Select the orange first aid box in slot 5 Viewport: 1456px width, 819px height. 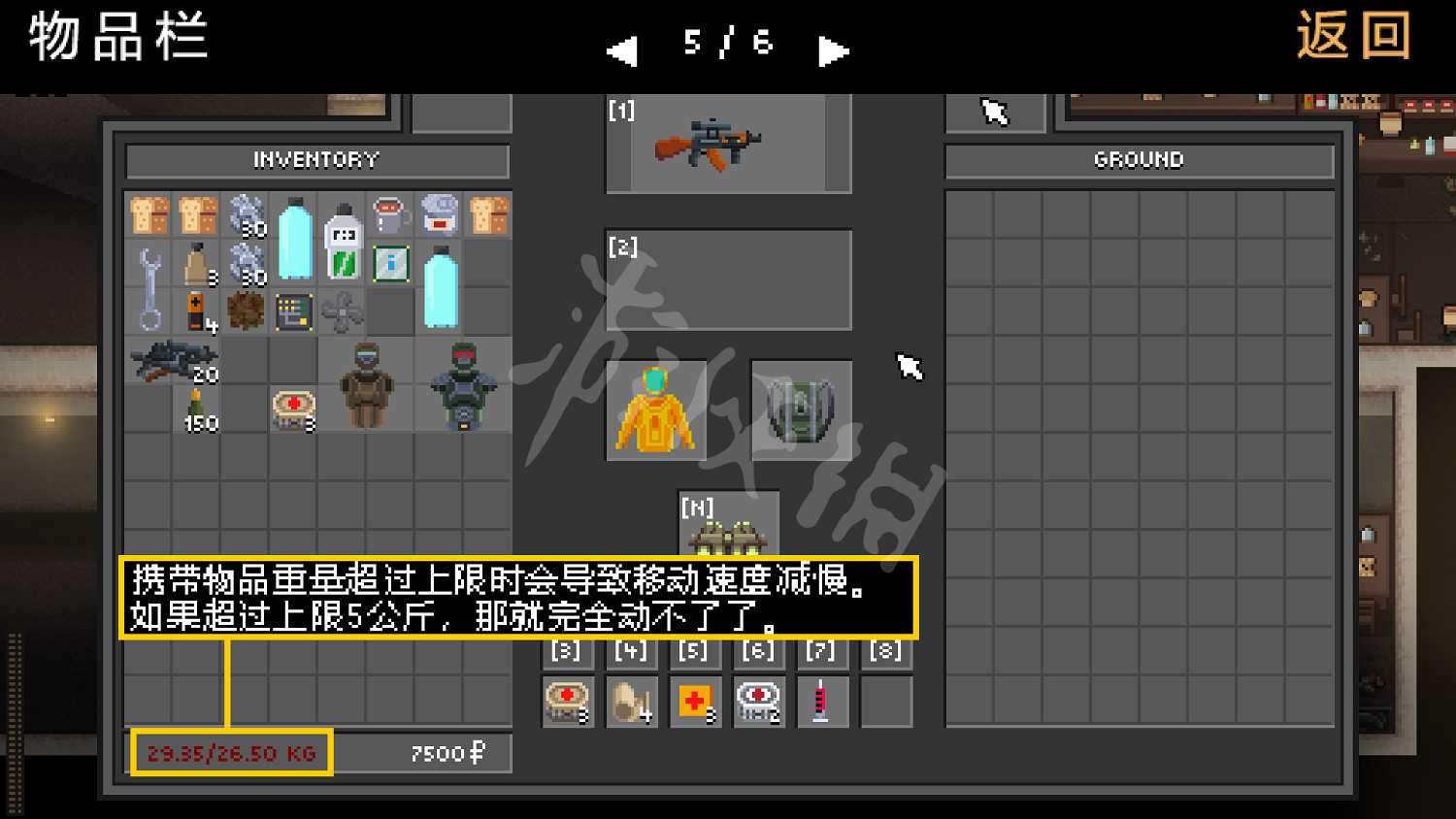694,699
